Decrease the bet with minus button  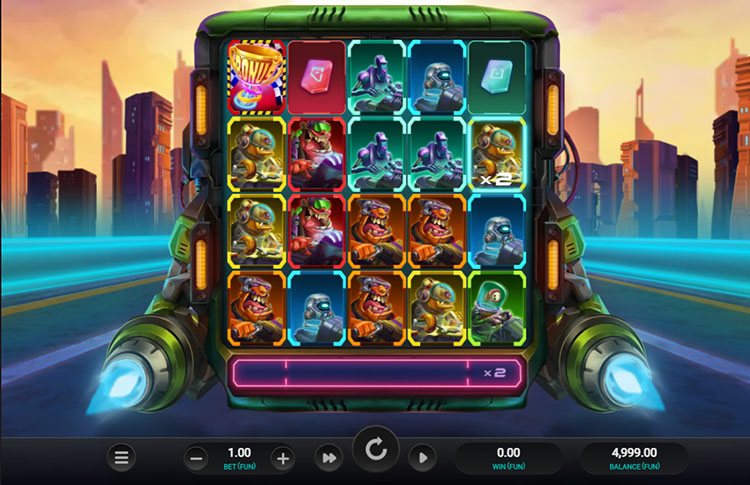point(197,458)
